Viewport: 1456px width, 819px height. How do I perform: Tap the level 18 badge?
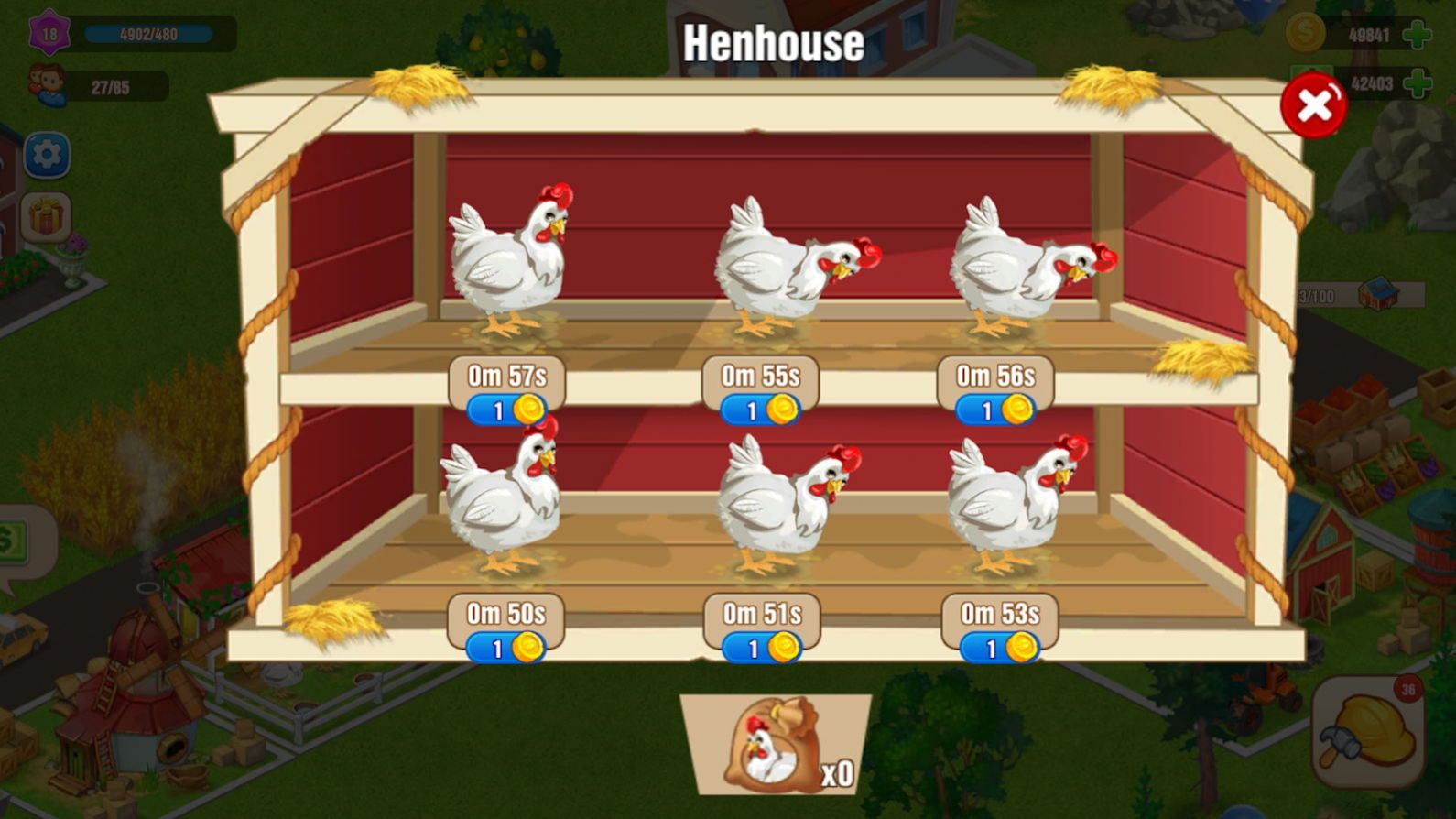(49, 34)
